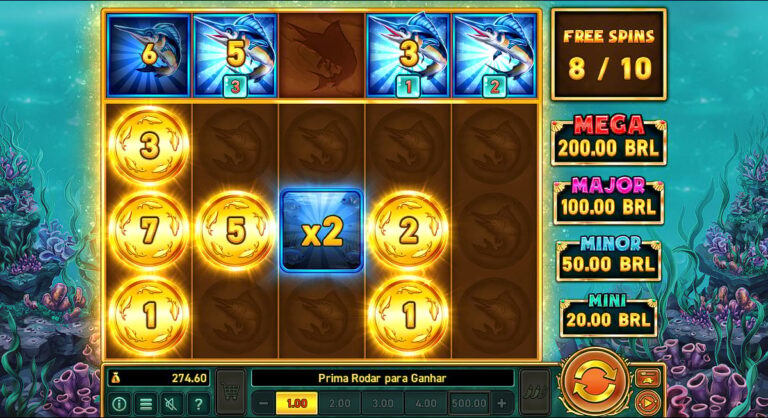Open the question mark help
The height and width of the screenshot is (418, 768).
pyautogui.click(x=198, y=403)
